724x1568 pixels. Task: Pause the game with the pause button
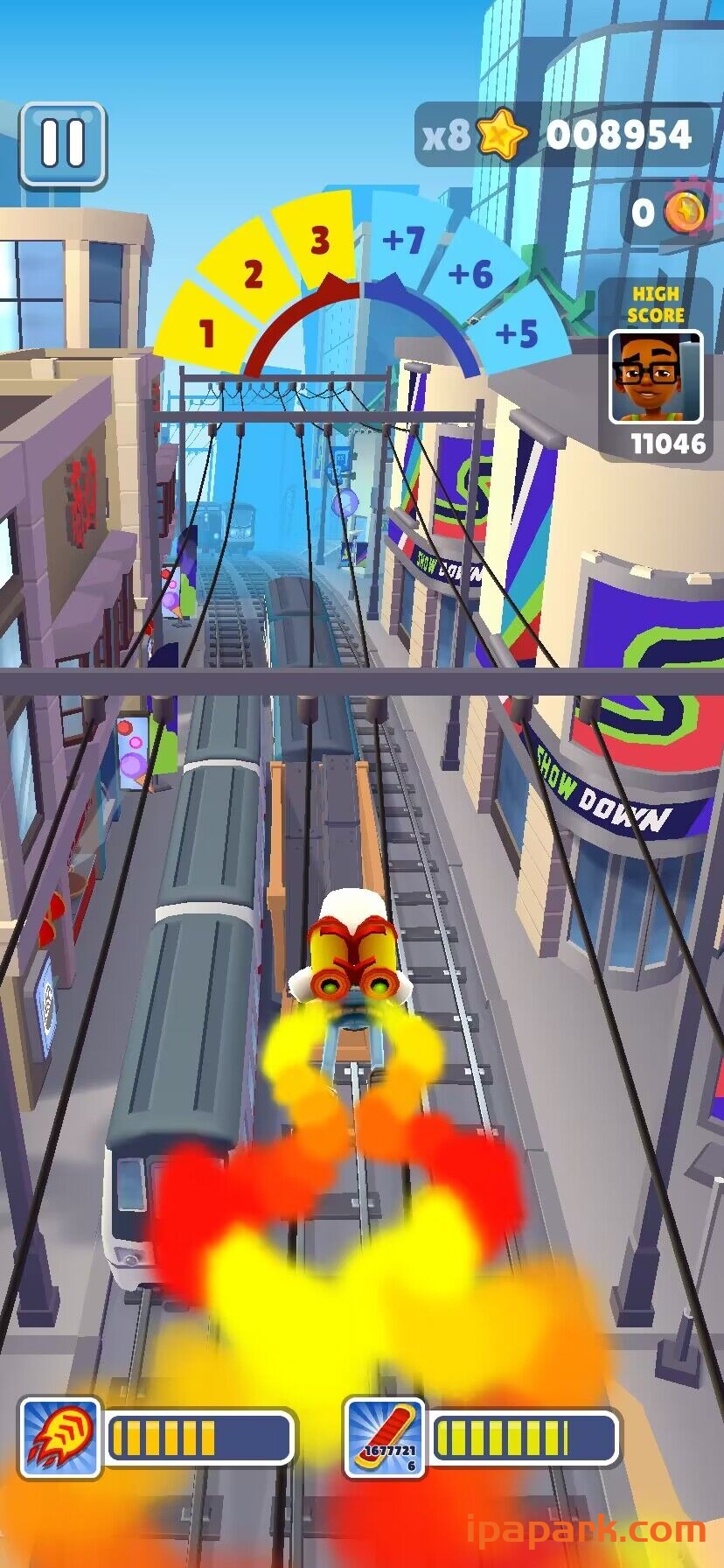point(63,144)
